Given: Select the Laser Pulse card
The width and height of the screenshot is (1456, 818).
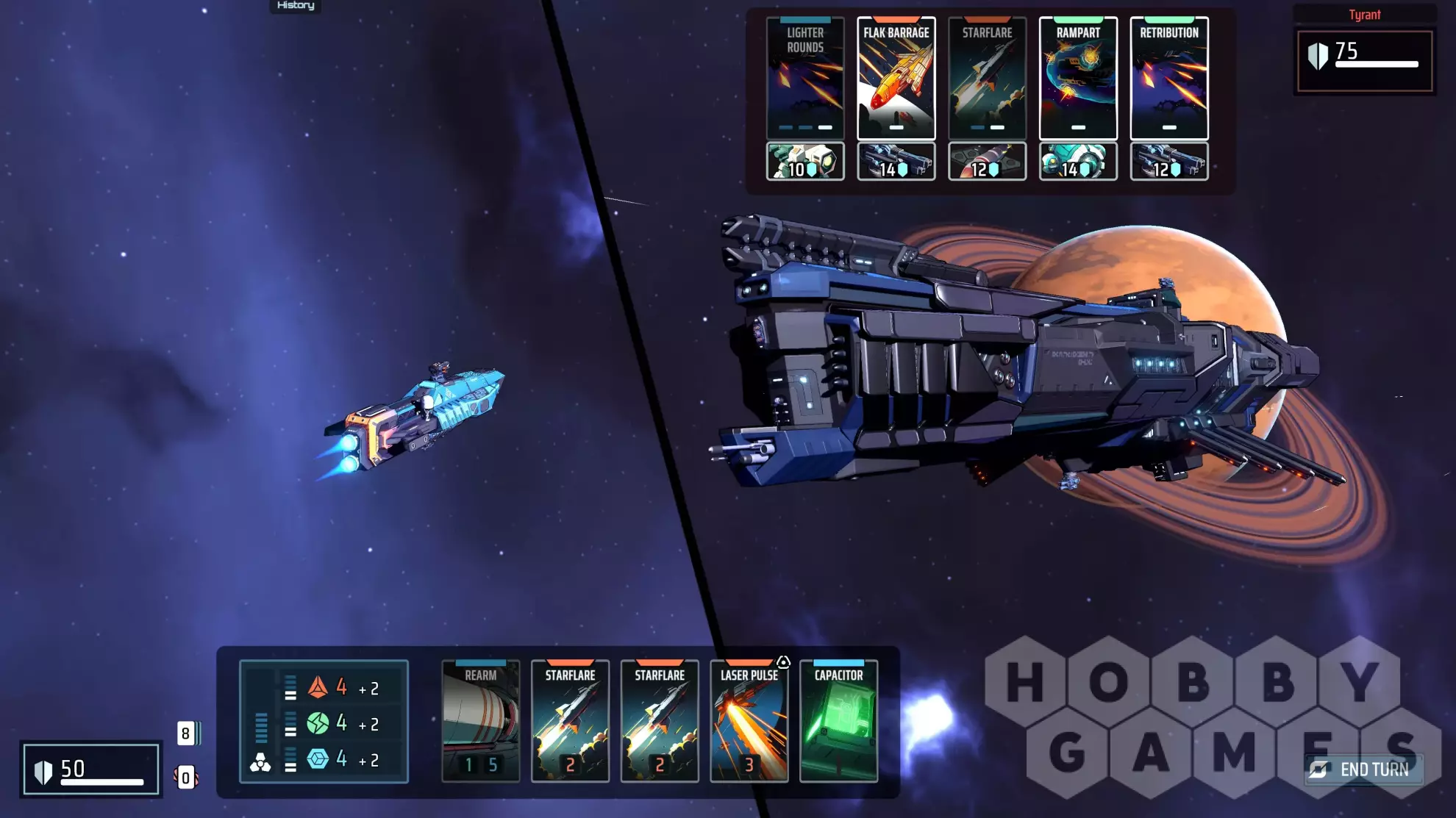Looking at the screenshot, I should coord(749,720).
